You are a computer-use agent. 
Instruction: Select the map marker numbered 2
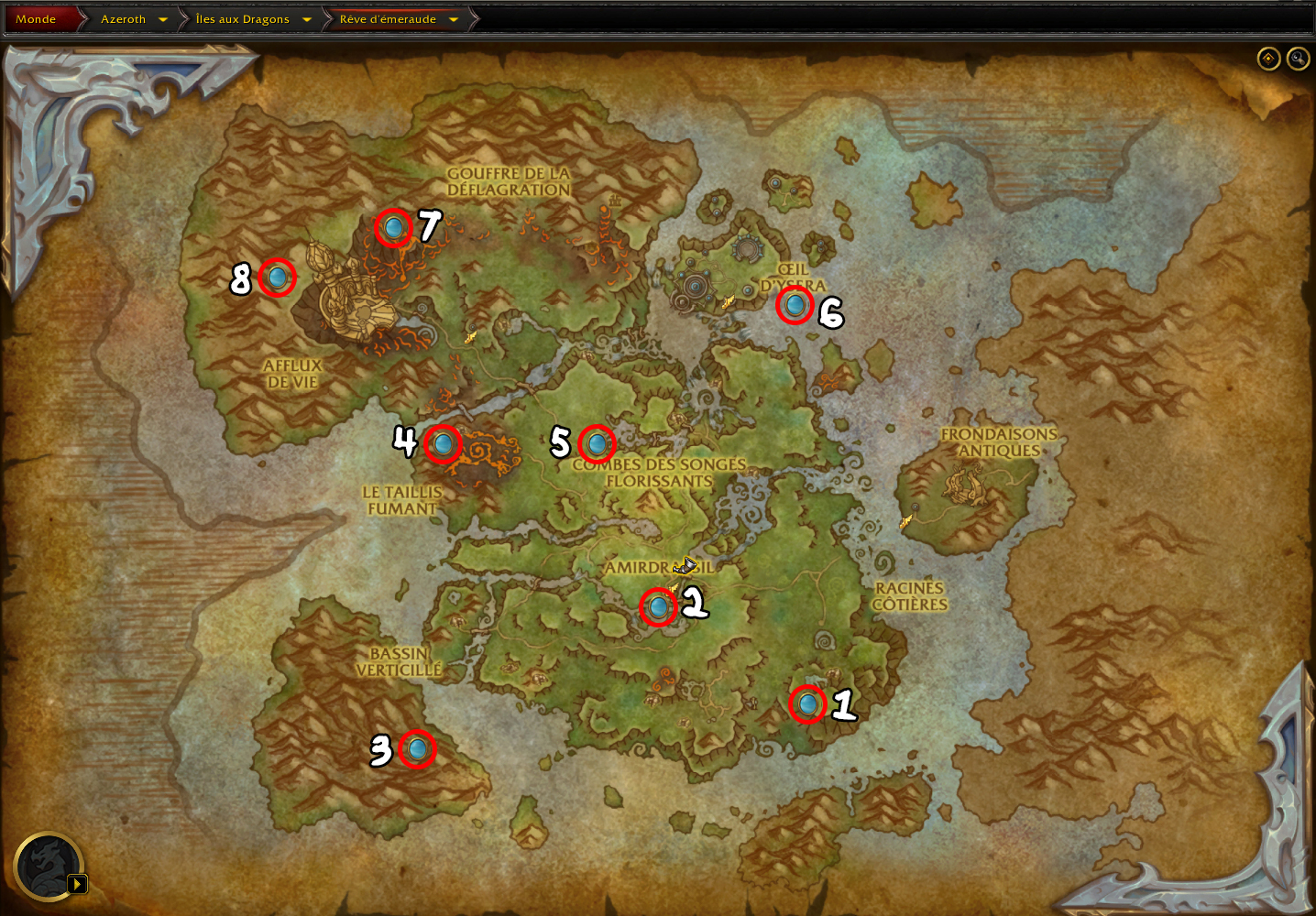(658, 606)
